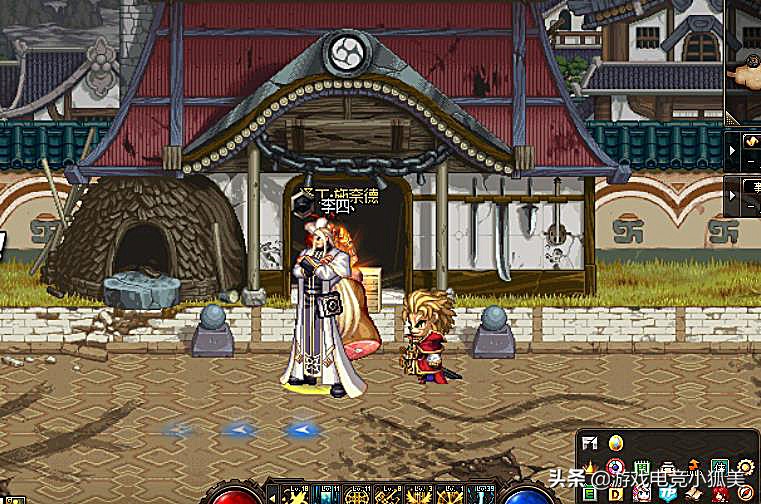Open the yellow D menu icon

[x=616, y=492]
